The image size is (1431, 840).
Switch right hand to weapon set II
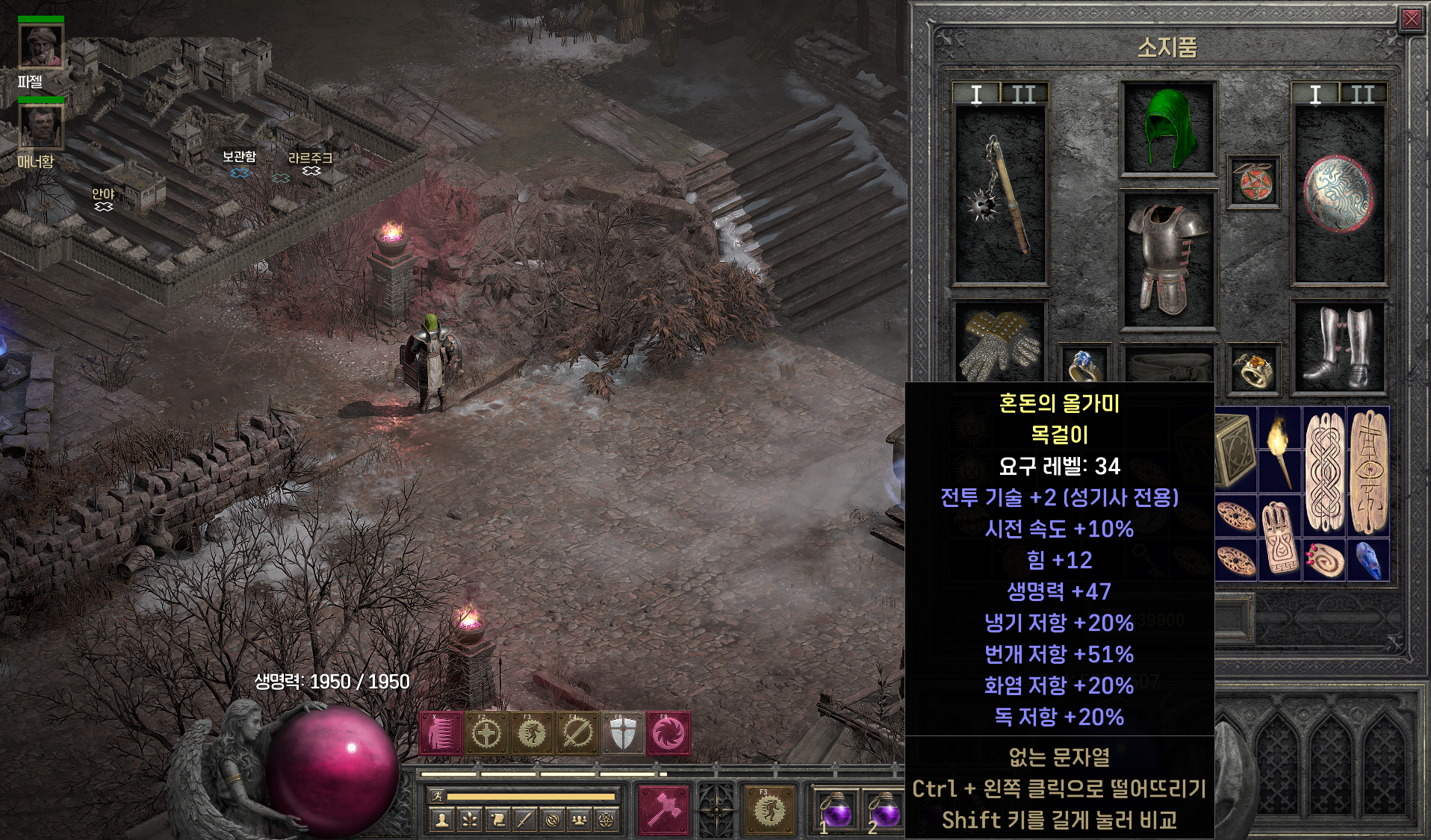(x=1362, y=95)
